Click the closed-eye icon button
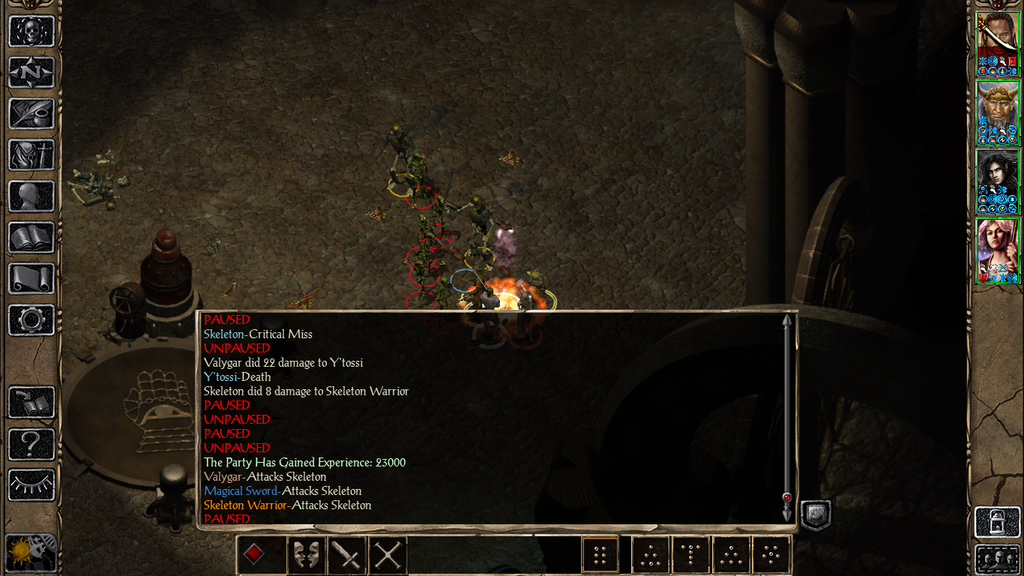Viewport: 1024px width, 576px height. point(31,485)
